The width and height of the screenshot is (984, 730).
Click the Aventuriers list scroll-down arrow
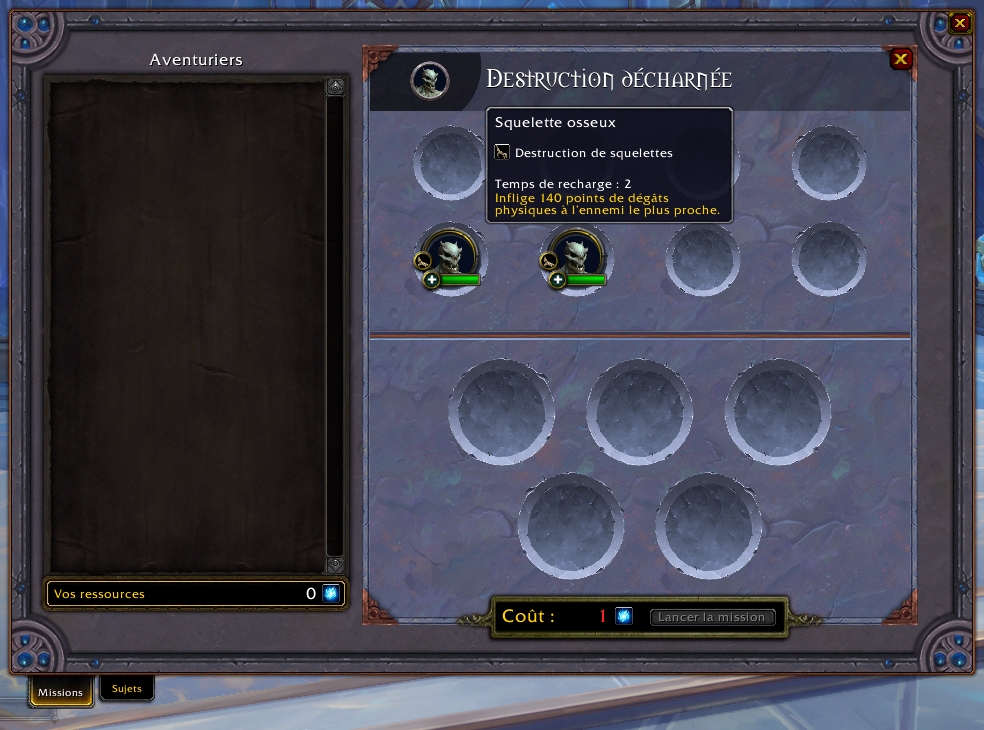[335, 565]
